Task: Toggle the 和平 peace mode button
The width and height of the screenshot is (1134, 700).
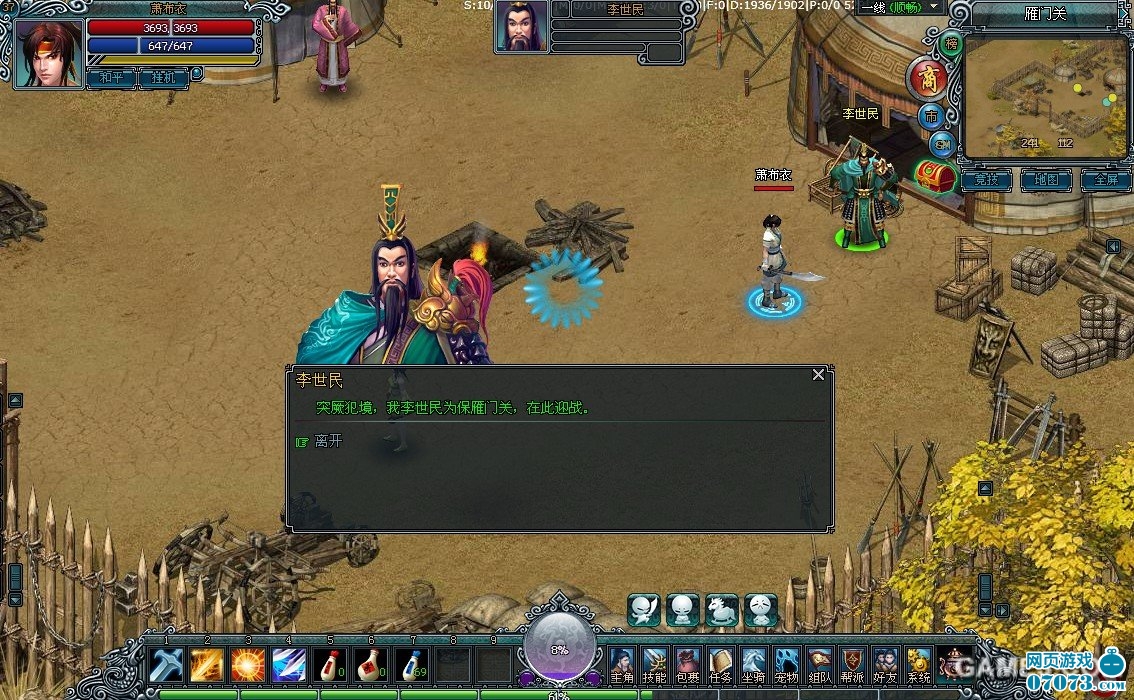Action: pos(110,78)
